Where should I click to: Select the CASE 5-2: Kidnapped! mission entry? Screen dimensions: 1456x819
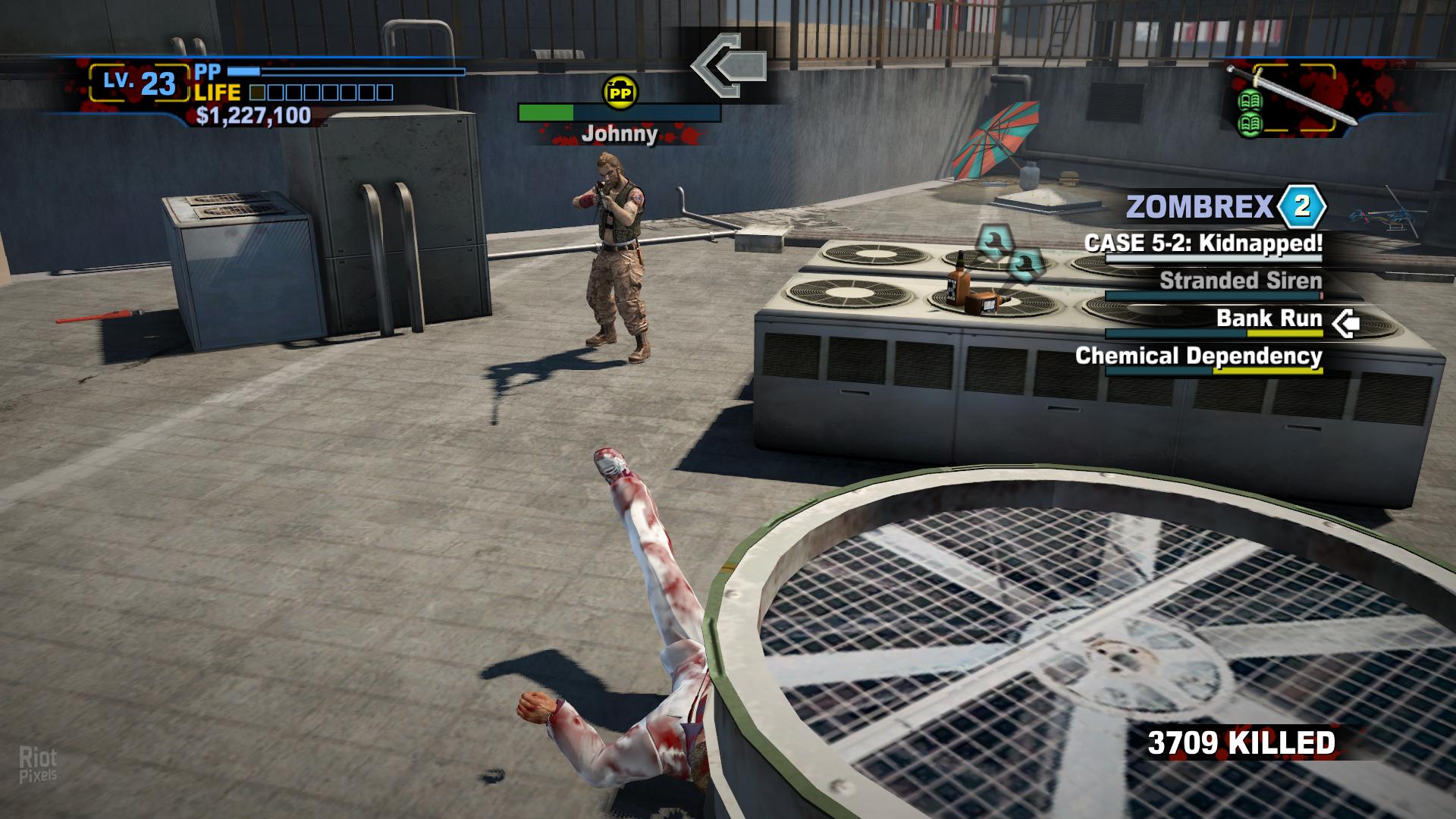[x=1203, y=243]
